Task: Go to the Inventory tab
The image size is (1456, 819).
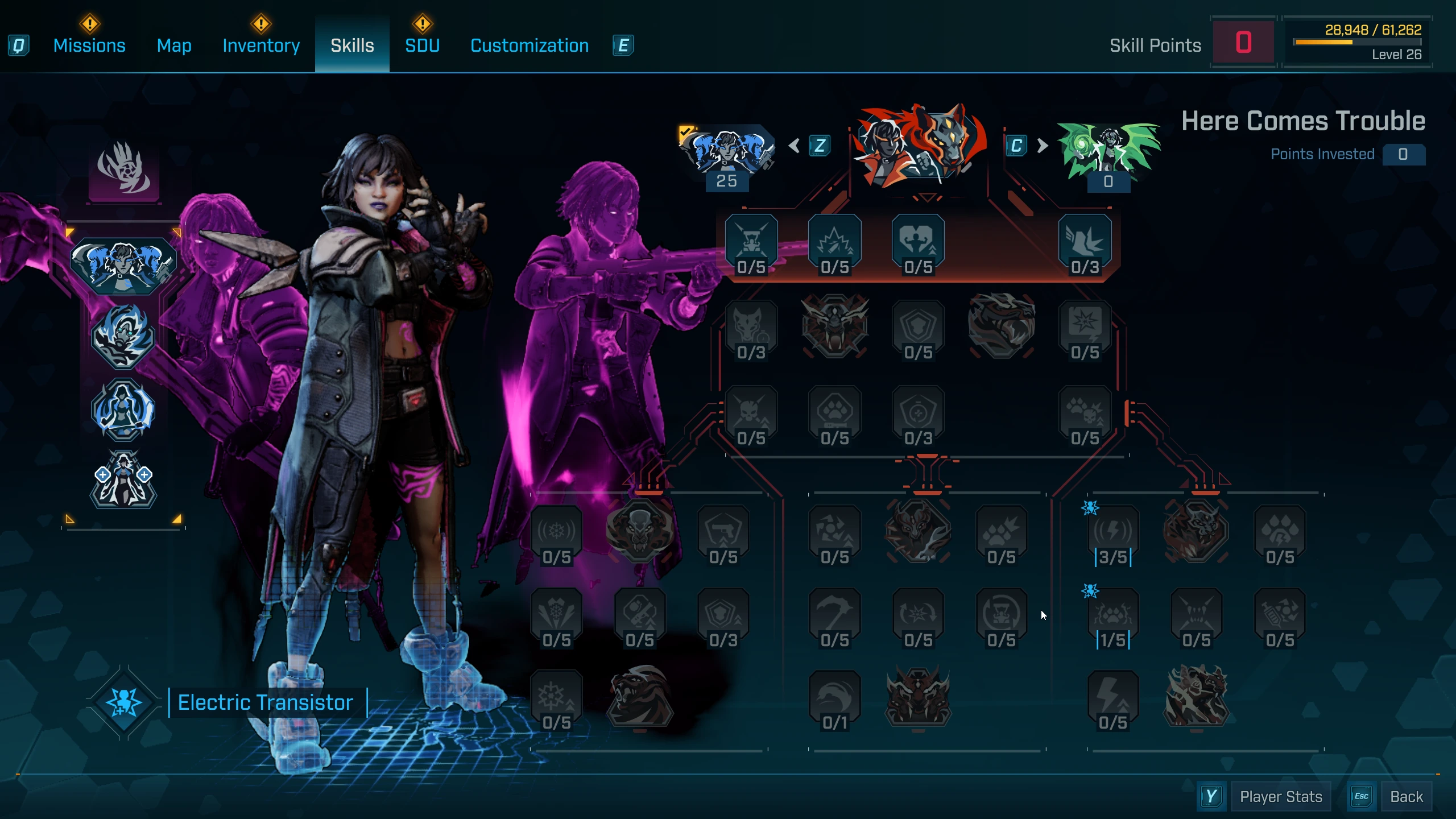Action: [x=261, y=45]
